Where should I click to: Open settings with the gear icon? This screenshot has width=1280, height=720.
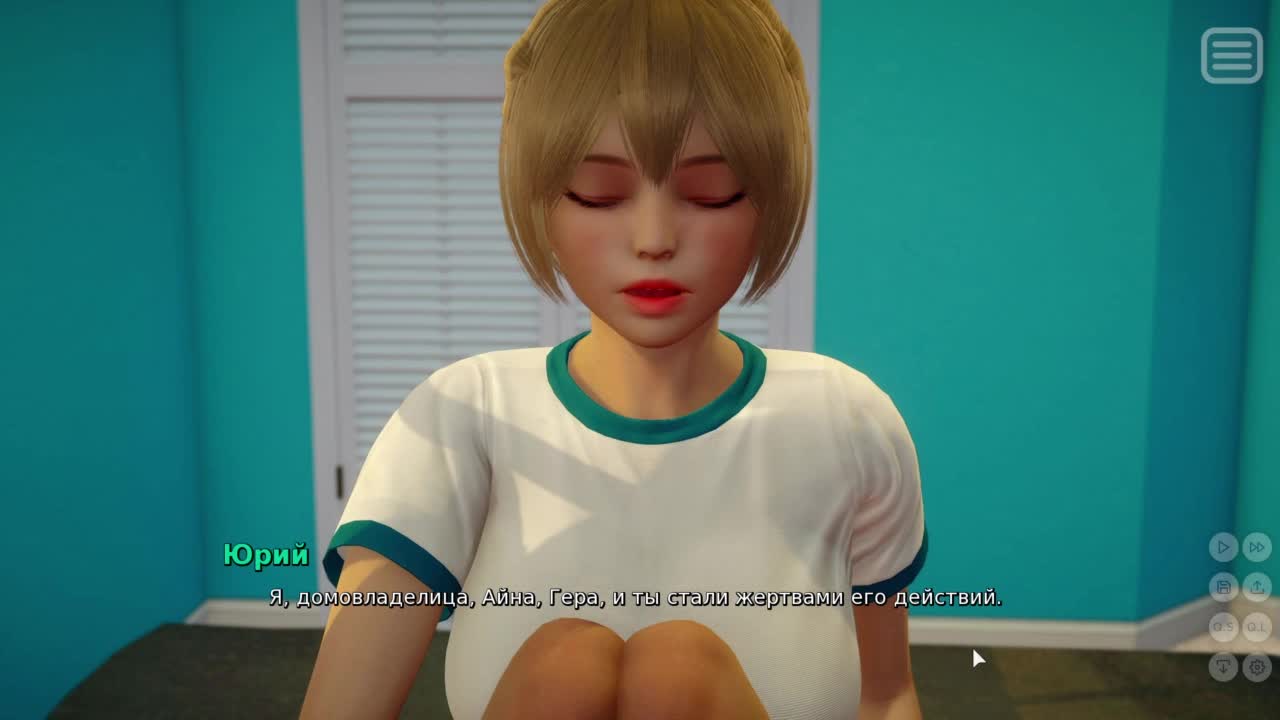pyautogui.click(x=1257, y=666)
